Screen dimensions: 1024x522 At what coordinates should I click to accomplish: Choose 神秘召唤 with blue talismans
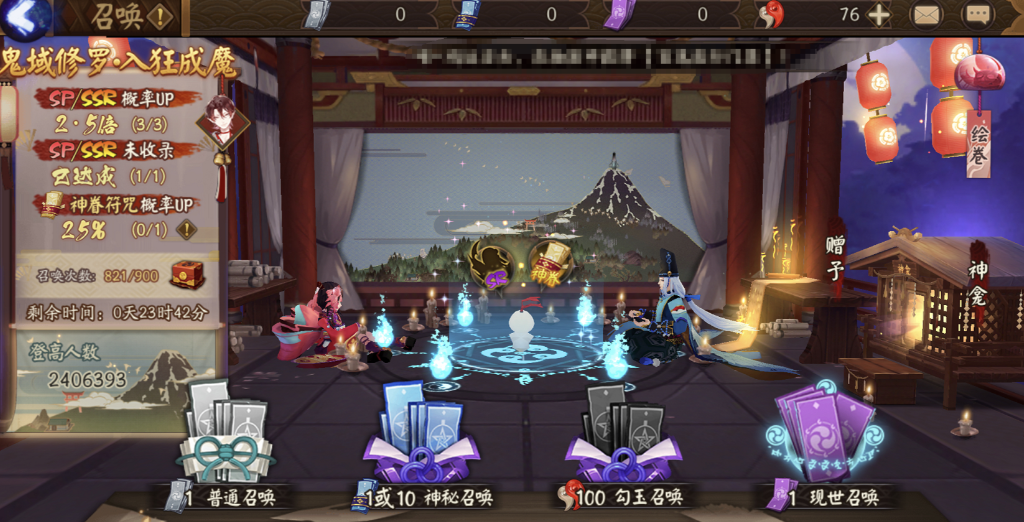coord(421,440)
